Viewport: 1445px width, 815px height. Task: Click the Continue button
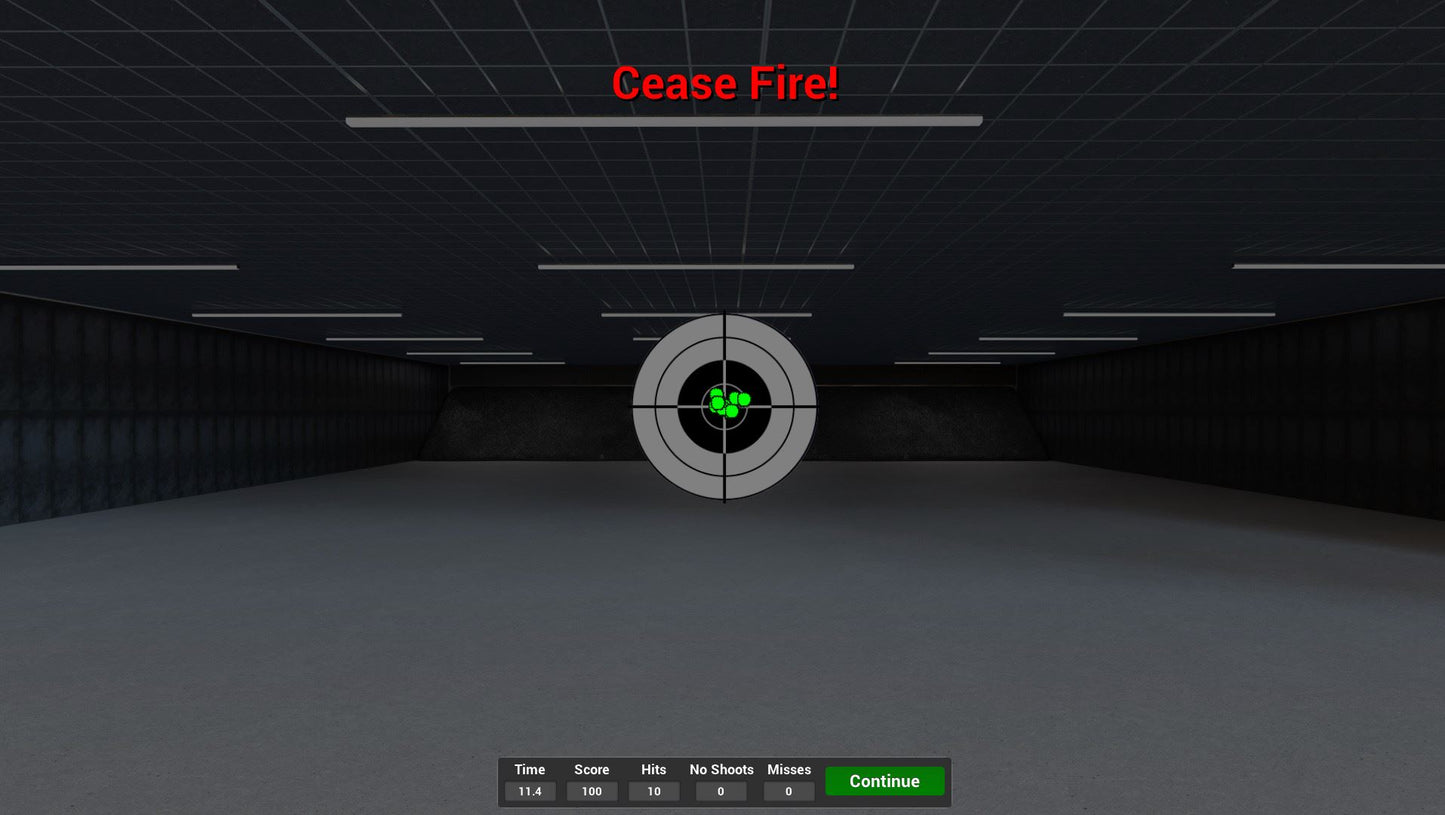[x=884, y=781]
